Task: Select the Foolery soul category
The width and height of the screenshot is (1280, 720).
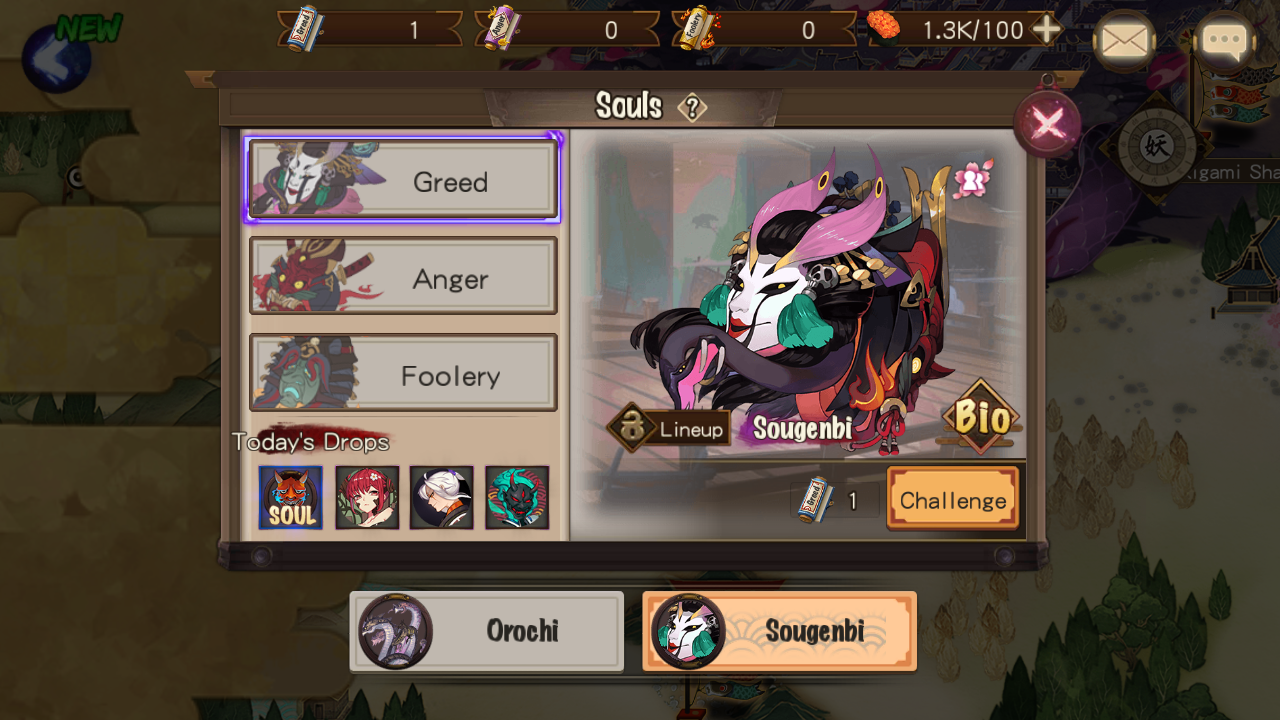Action: click(x=403, y=375)
